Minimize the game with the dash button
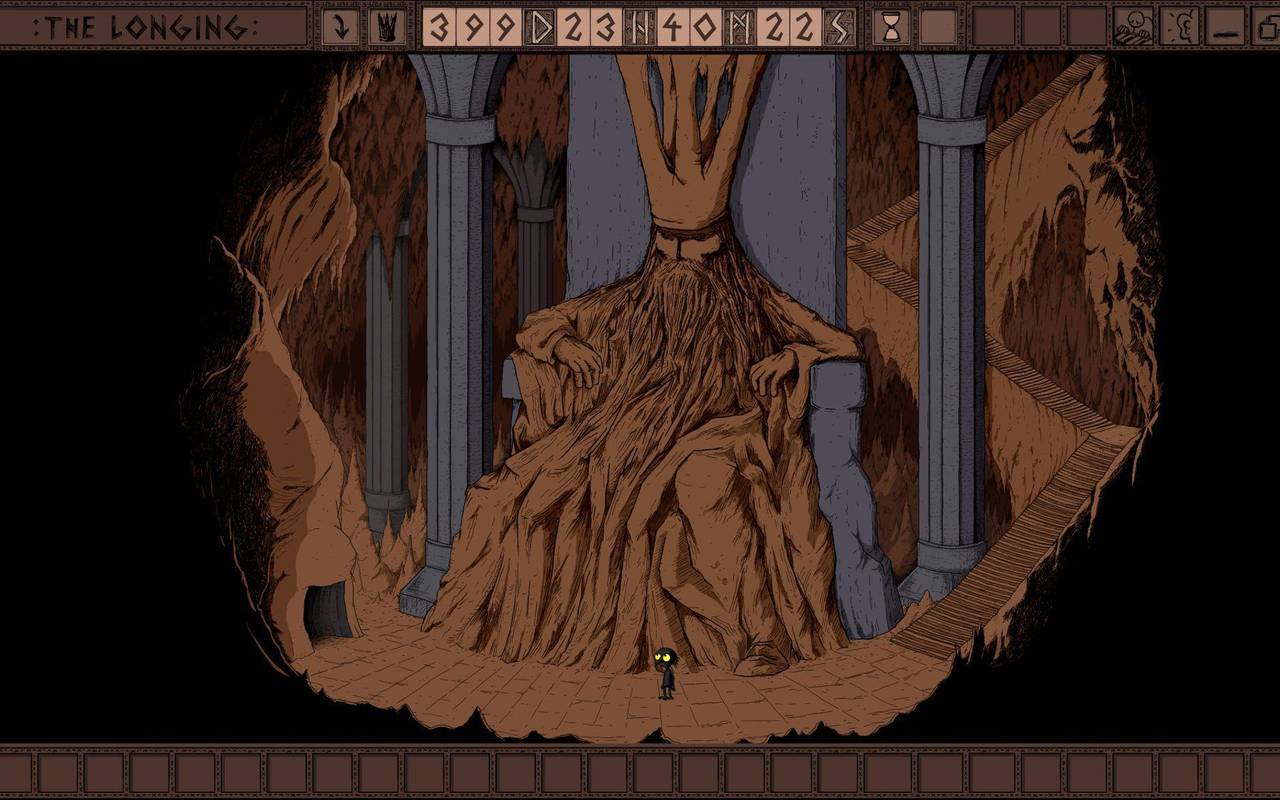The width and height of the screenshot is (1280, 800). 1225,27
